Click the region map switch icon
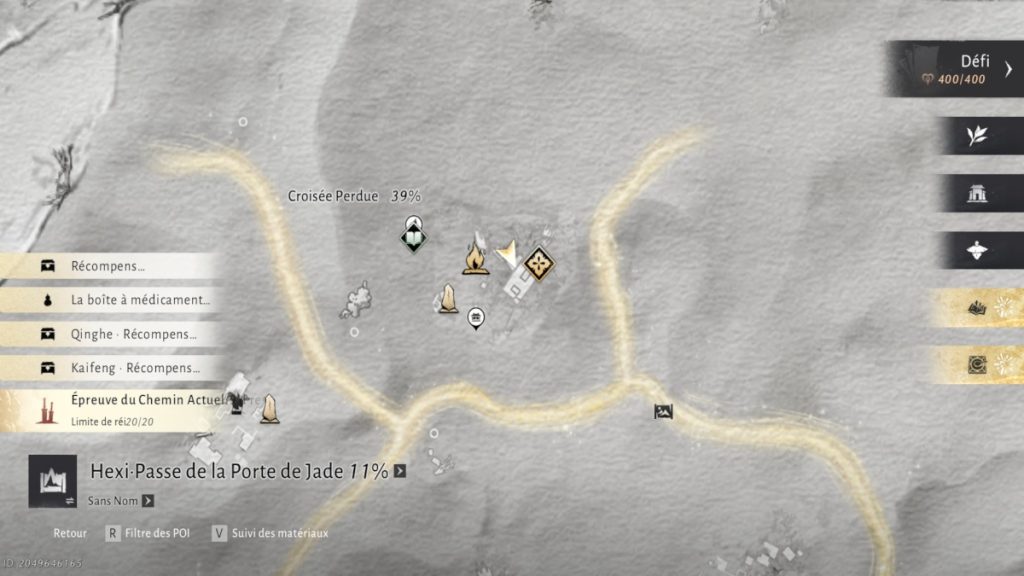Screen dimensions: 1024x576 coord(52,480)
